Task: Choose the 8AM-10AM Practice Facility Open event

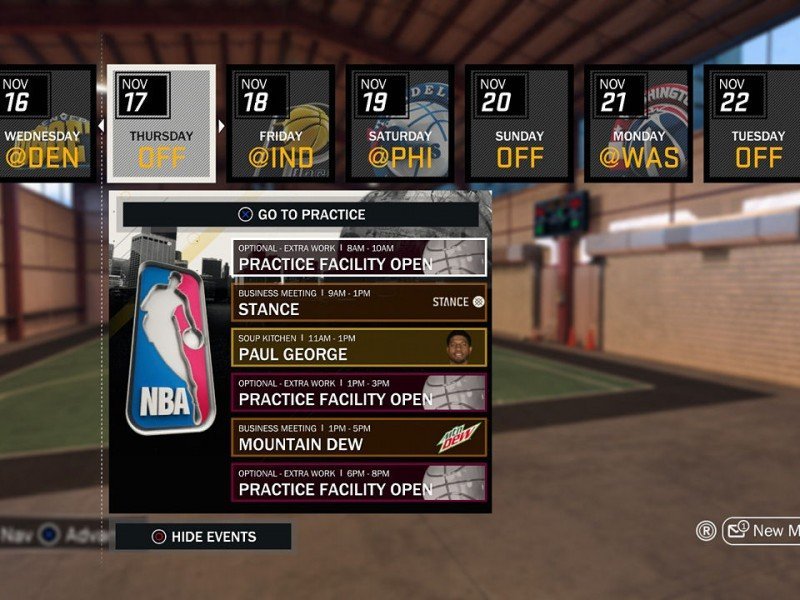Action: coord(359,257)
